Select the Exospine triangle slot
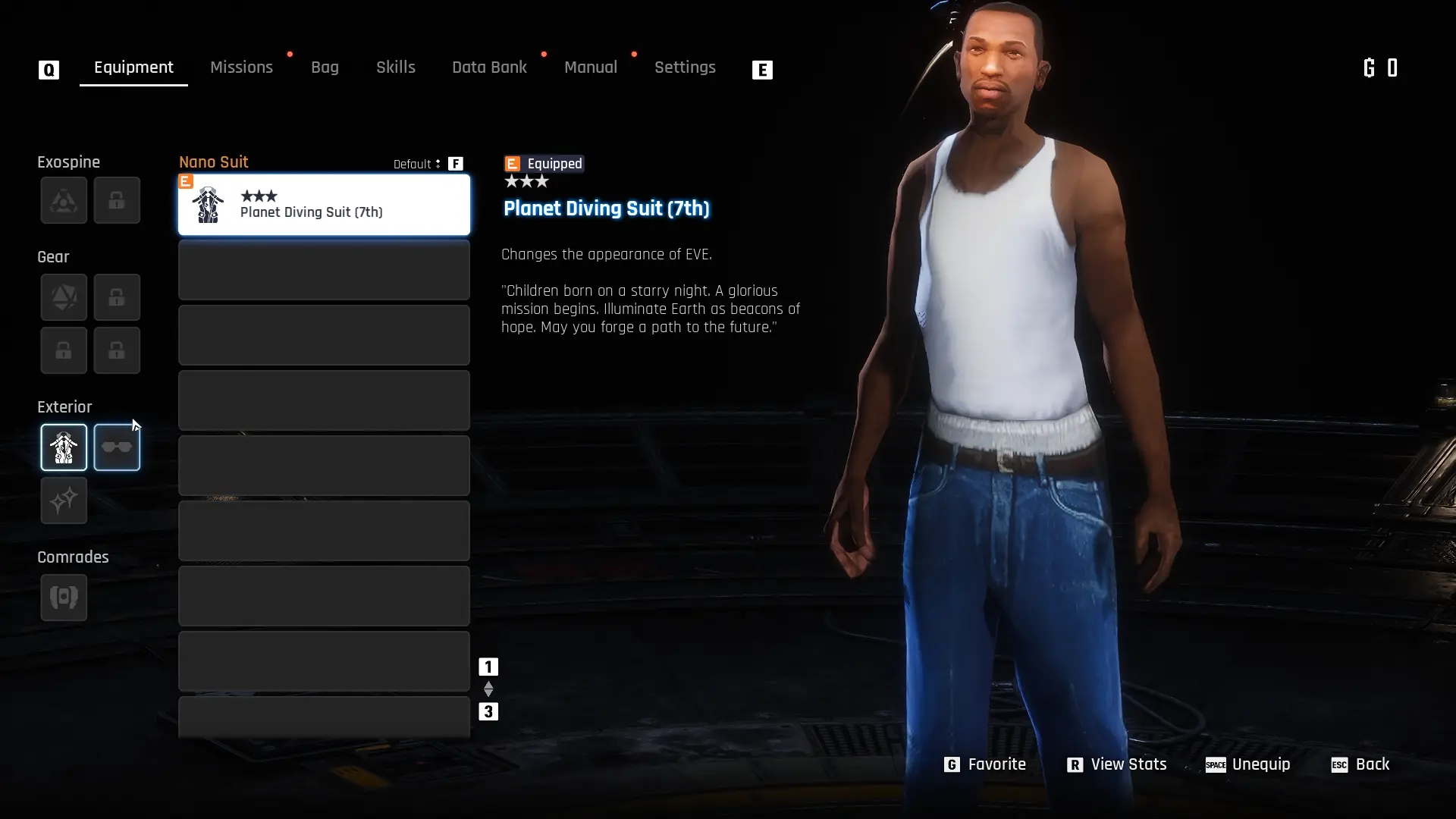The height and width of the screenshot is (819, 1456). click(x=64, y=200)
